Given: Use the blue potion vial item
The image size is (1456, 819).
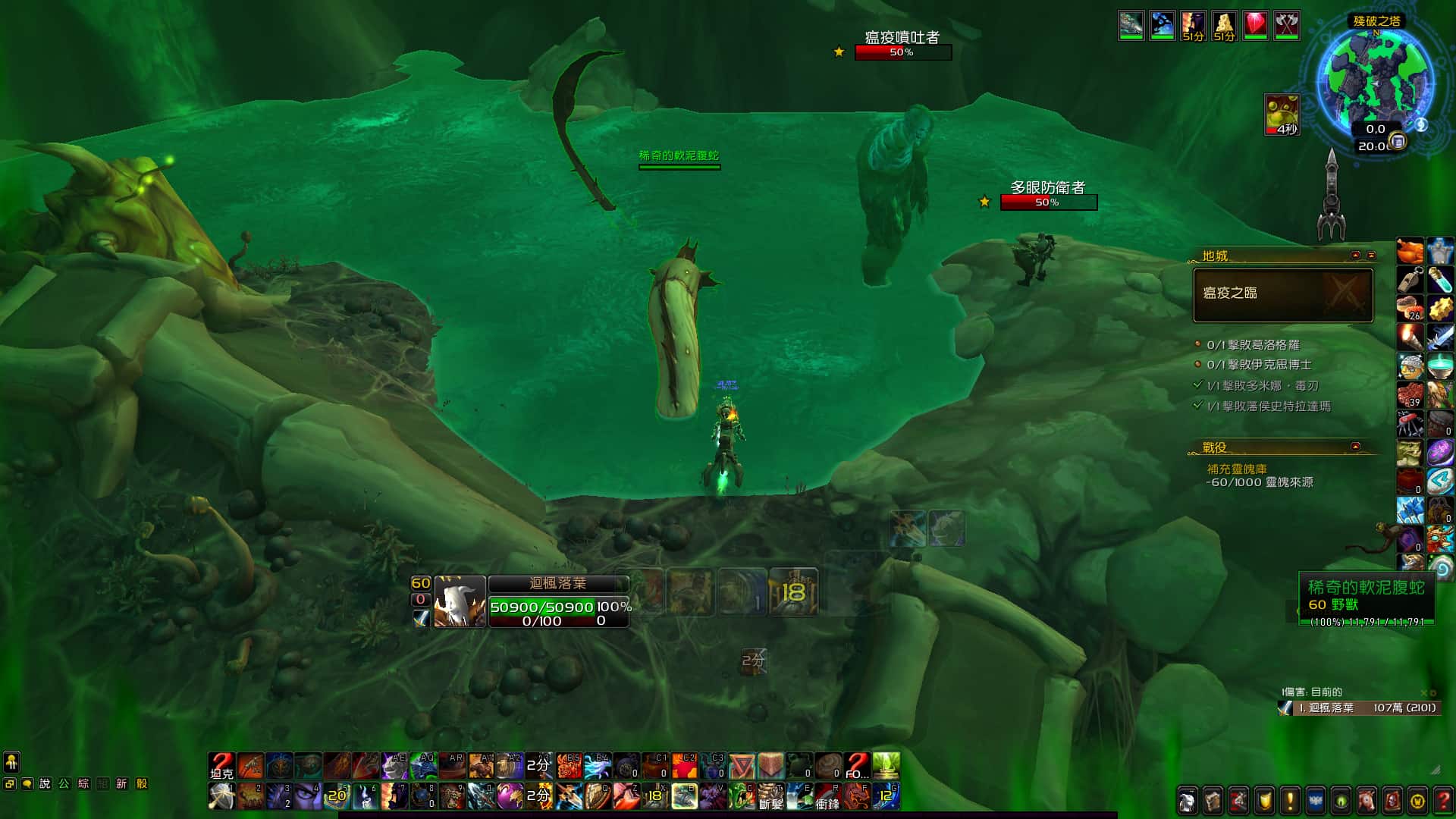Looking at the screenshot, I should [x=1440, y=280].
